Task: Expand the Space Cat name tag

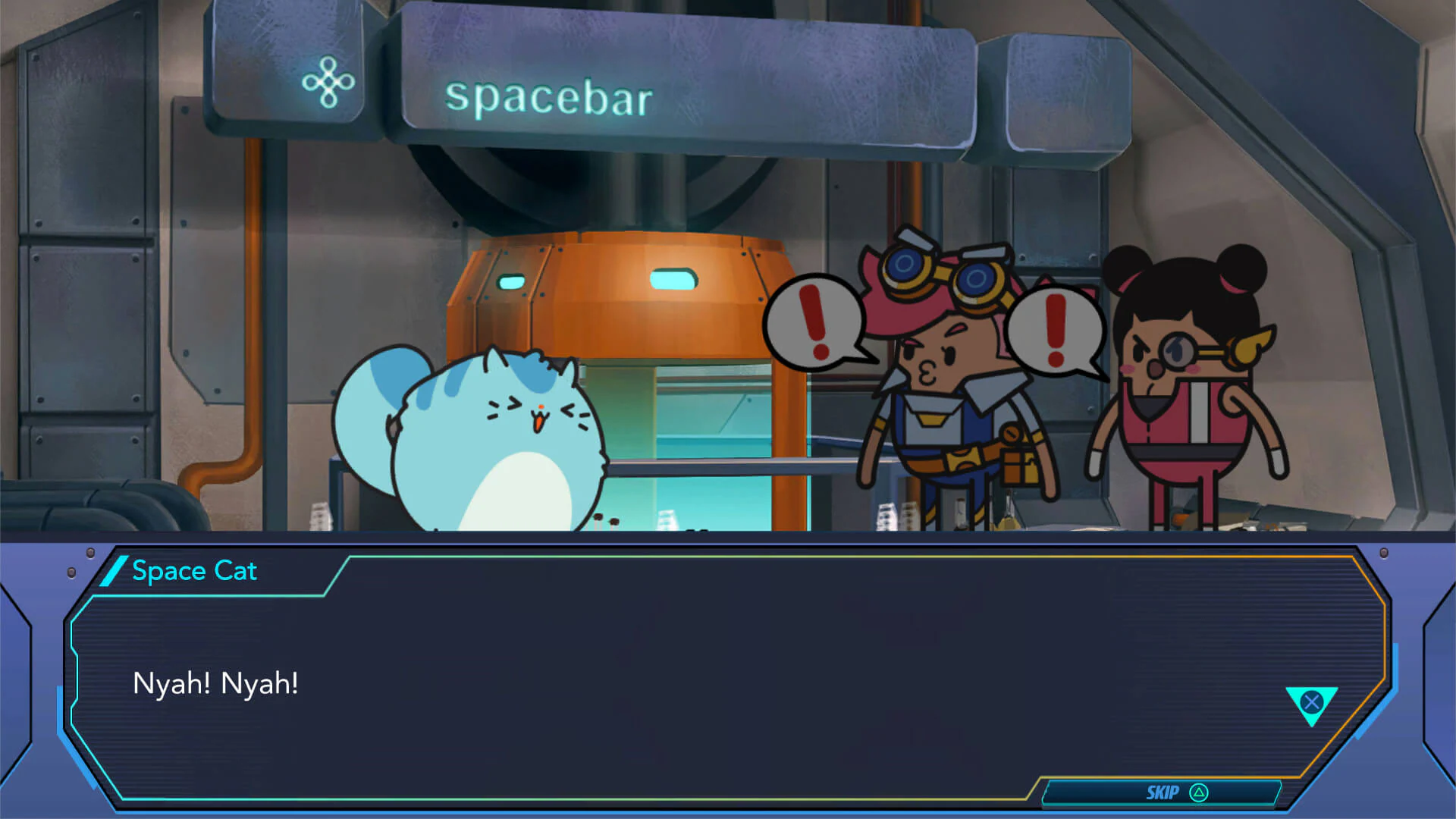Action: coord(195,571)
